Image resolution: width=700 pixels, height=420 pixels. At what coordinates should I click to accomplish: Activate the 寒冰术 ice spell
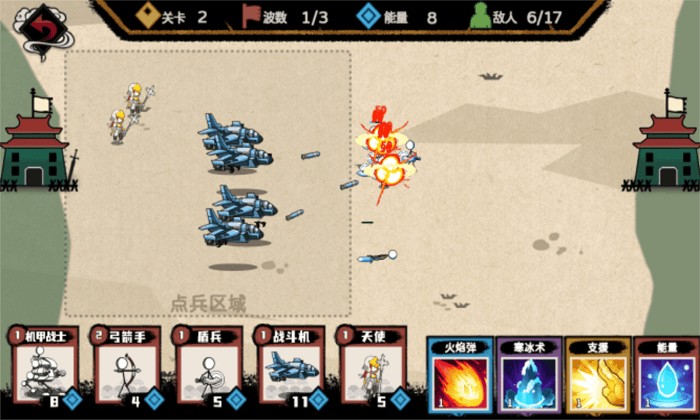pyautogui.click(x=527, y=378)
